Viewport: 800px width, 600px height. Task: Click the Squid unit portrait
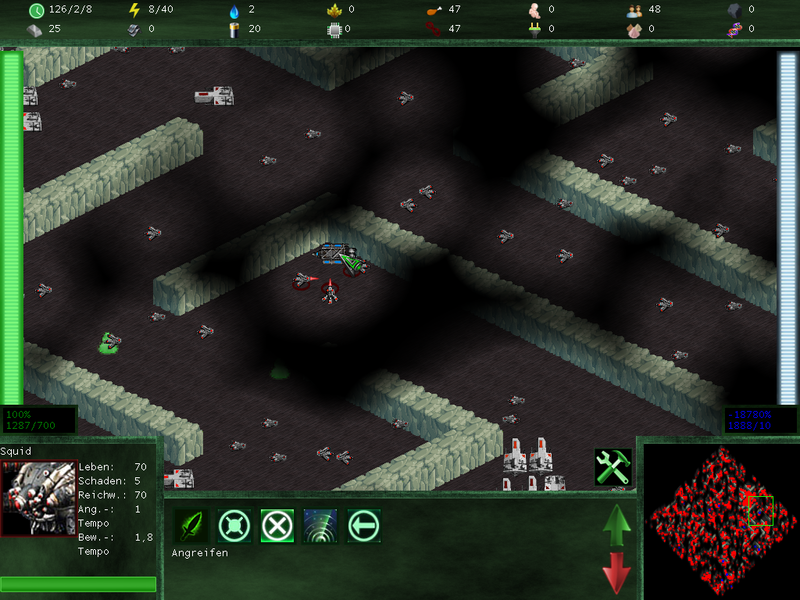tap(39, 499)
